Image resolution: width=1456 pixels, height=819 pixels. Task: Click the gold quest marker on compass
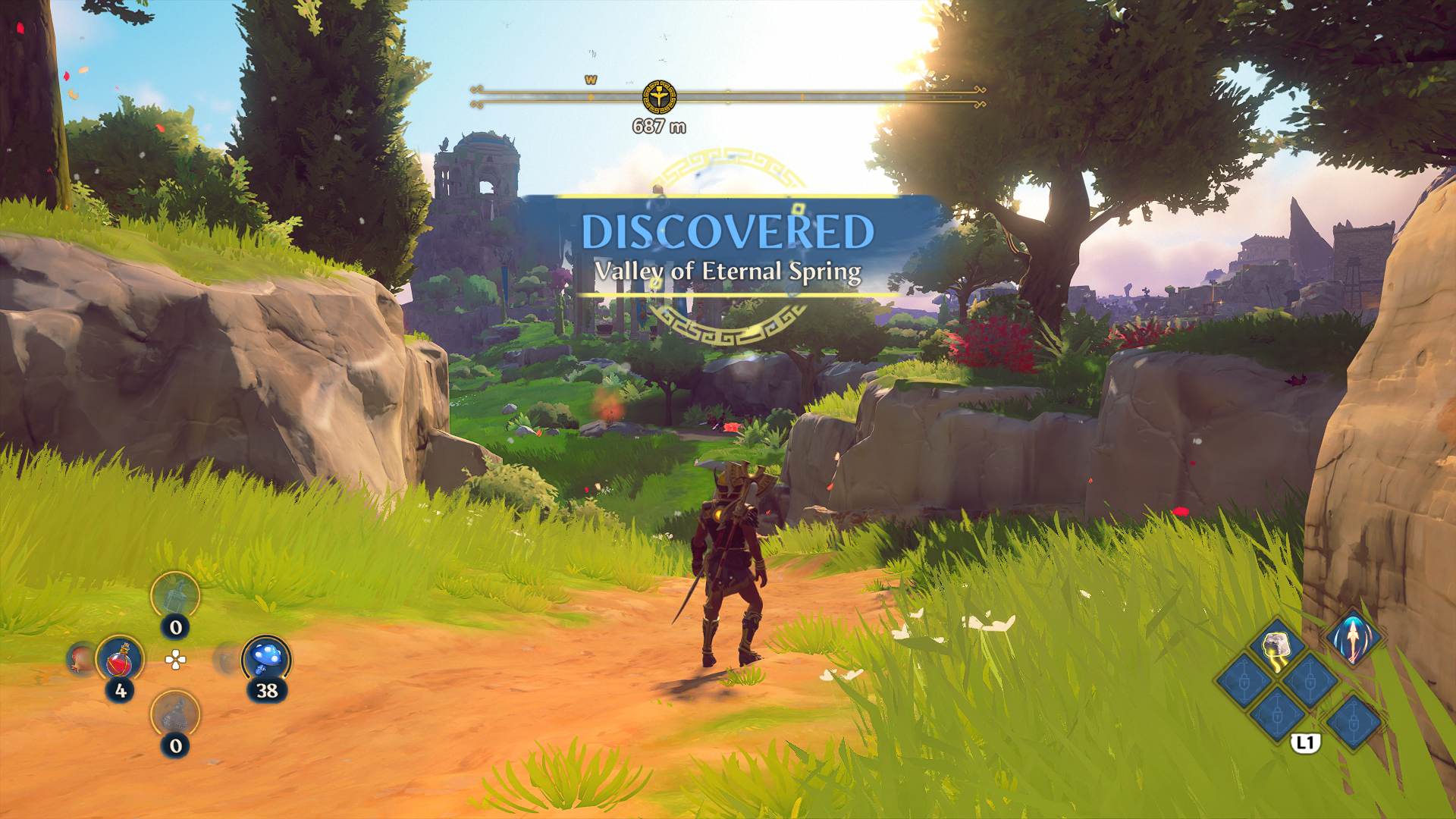pos(659,97)
